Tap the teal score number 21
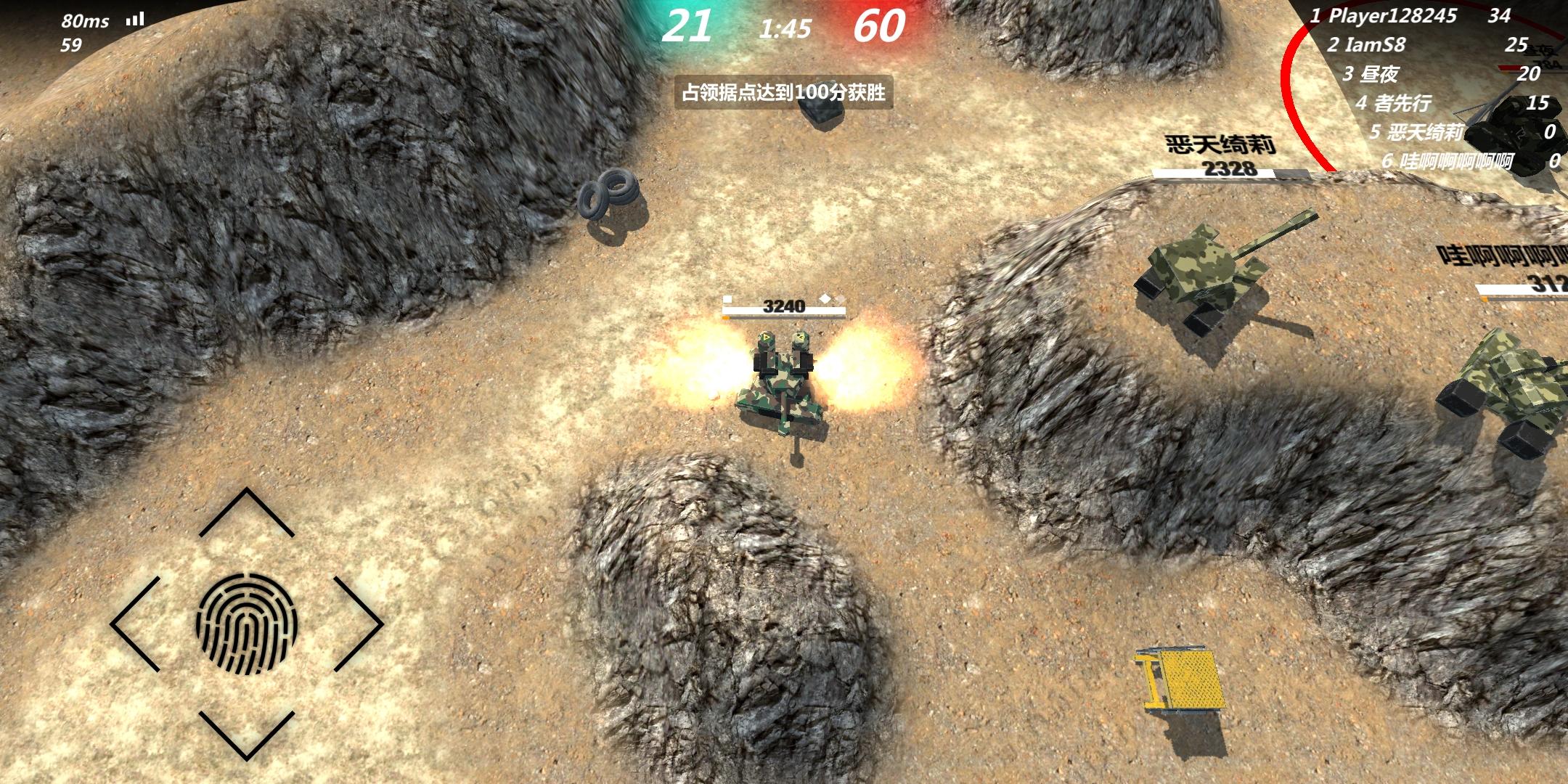The height and width of the screenshot is (784, 1568). pyautogui.click(x=690, y=25)
